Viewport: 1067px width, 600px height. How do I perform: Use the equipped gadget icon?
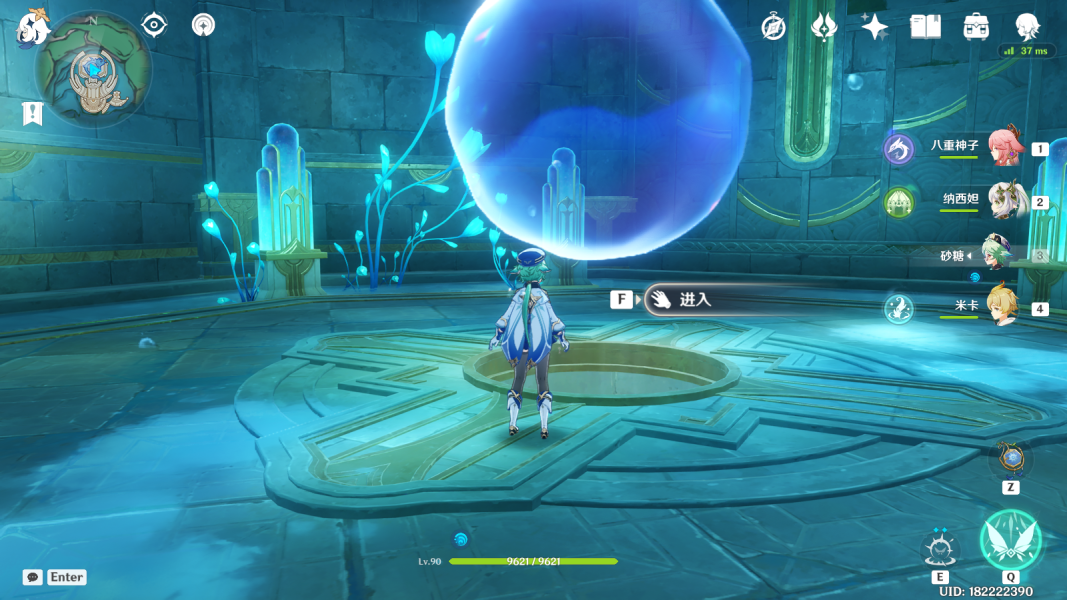coord(1011,459)
